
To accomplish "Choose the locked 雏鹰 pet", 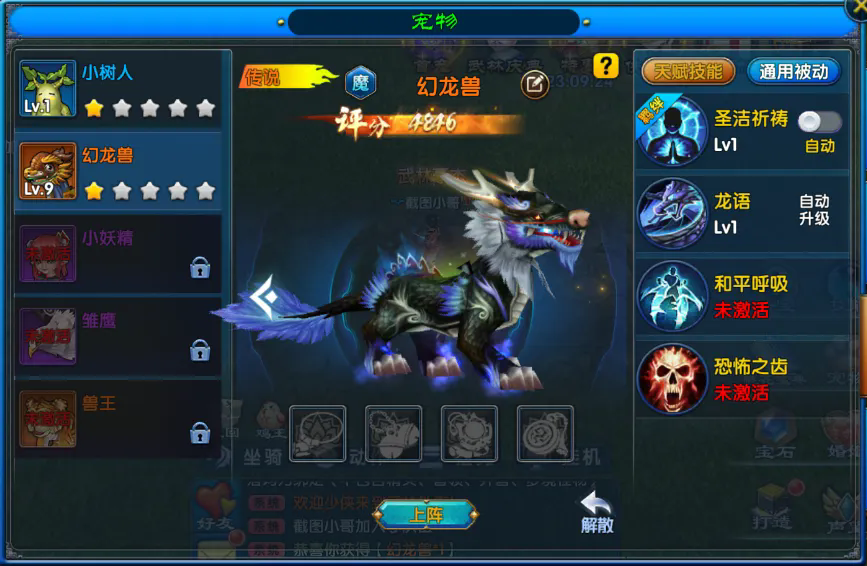I will pos(120,336).
